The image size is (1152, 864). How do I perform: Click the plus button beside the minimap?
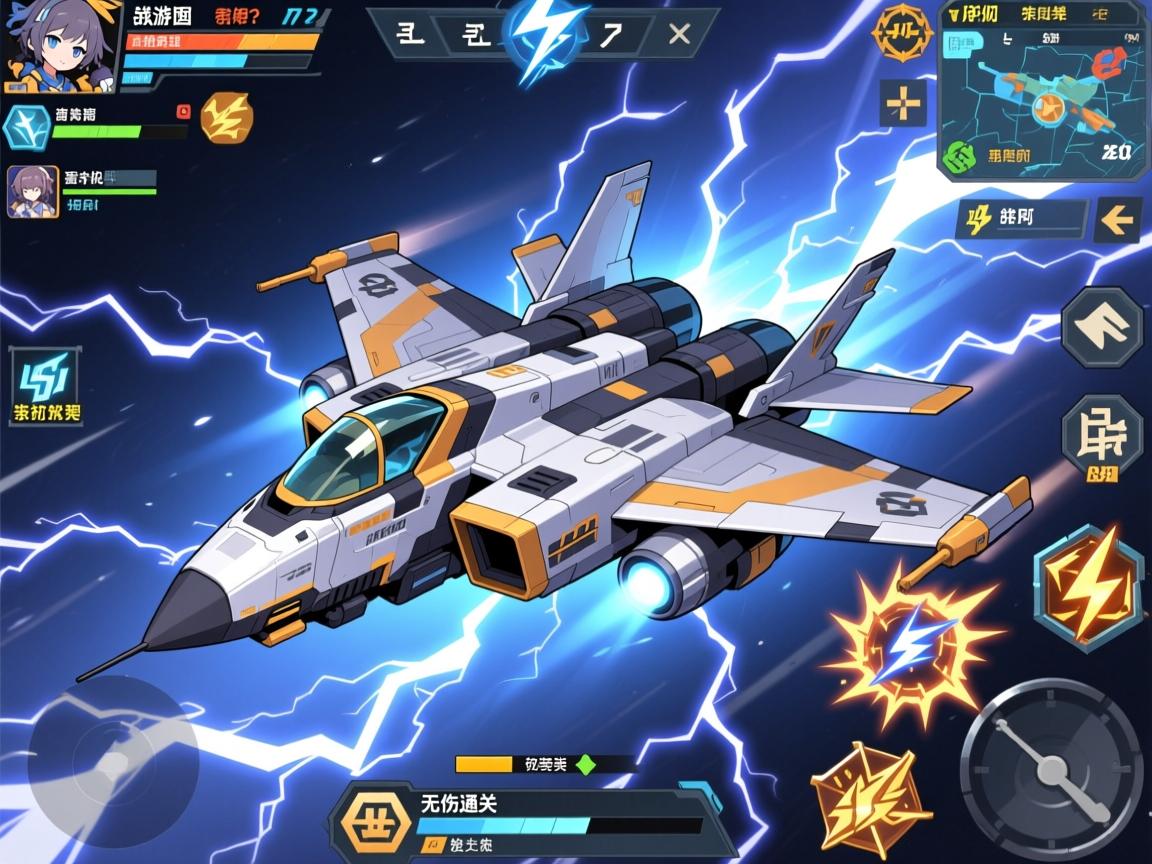(x=902, y=103)
